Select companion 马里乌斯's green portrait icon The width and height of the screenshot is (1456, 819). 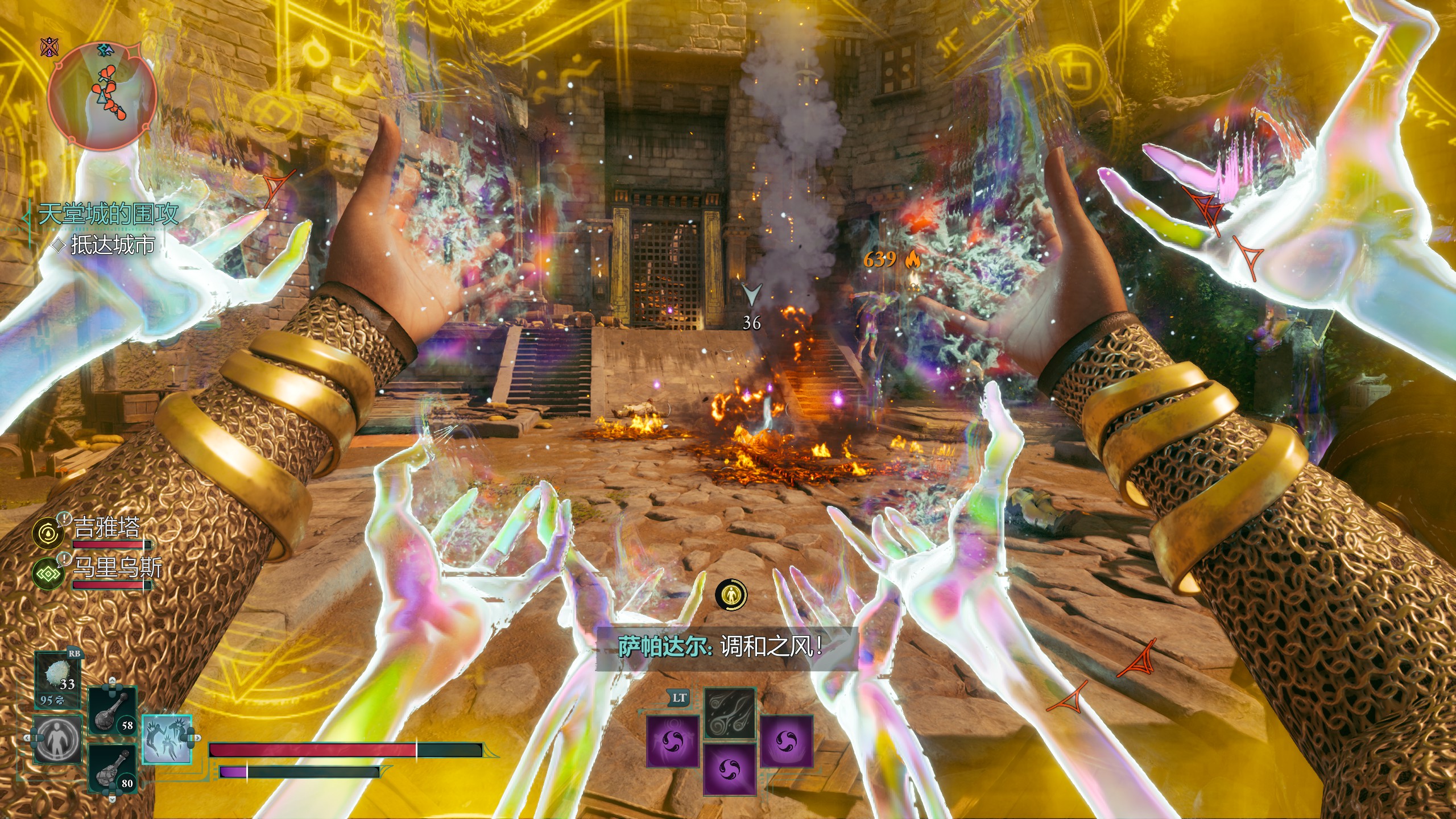tap(48, 573)
